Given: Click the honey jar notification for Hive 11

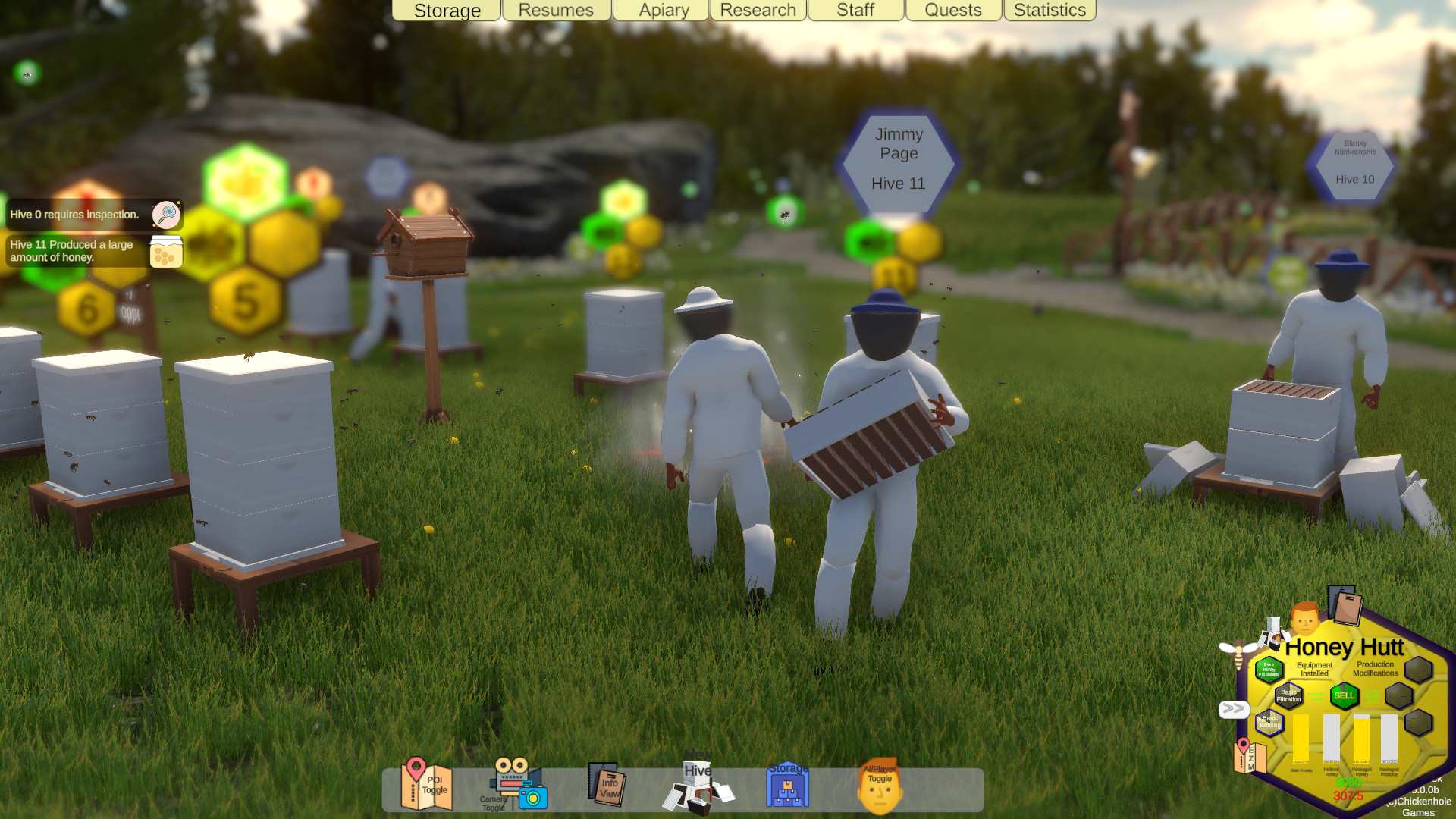Looking at the screenshot, I should coord(166,250).
